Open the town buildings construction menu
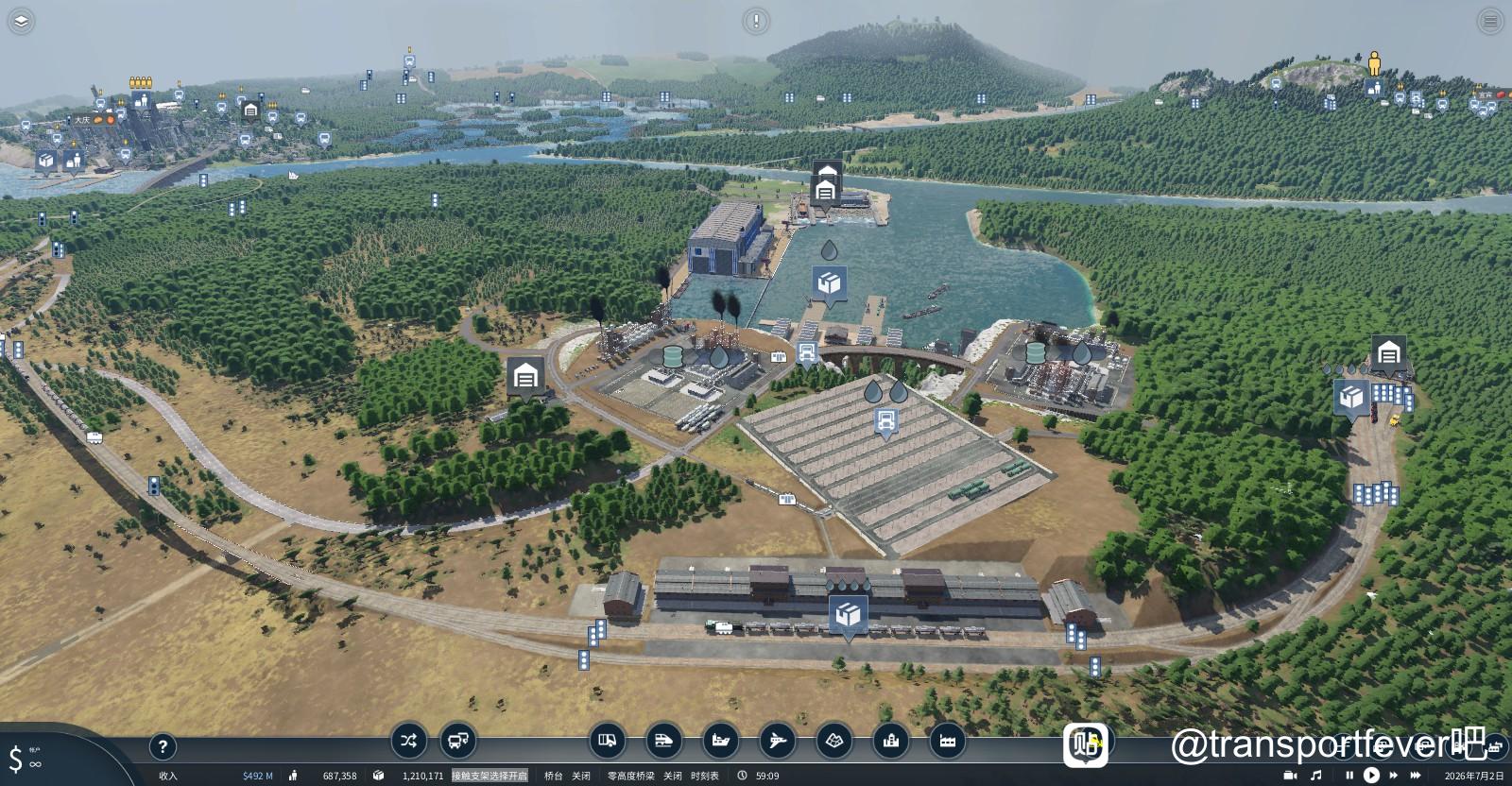Image resolution: width=1512 pixels, height=786 pixels. (891, 742)
